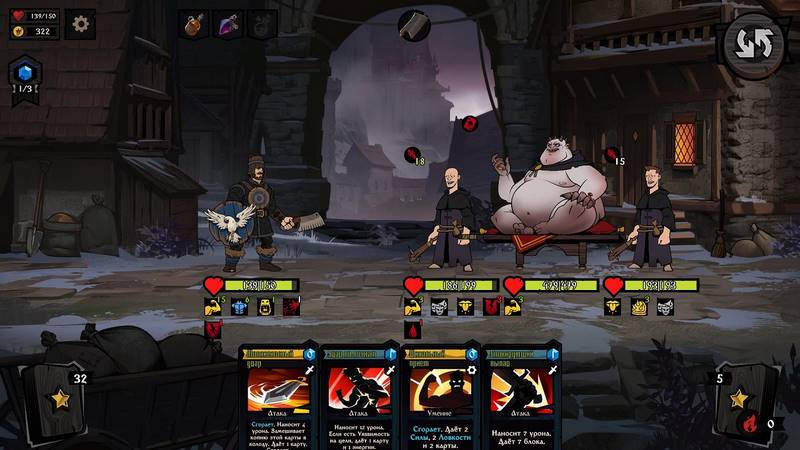Screen dimensions: 800x450
Task: Click the end turn arrows button
Action: tap(753, 47)
